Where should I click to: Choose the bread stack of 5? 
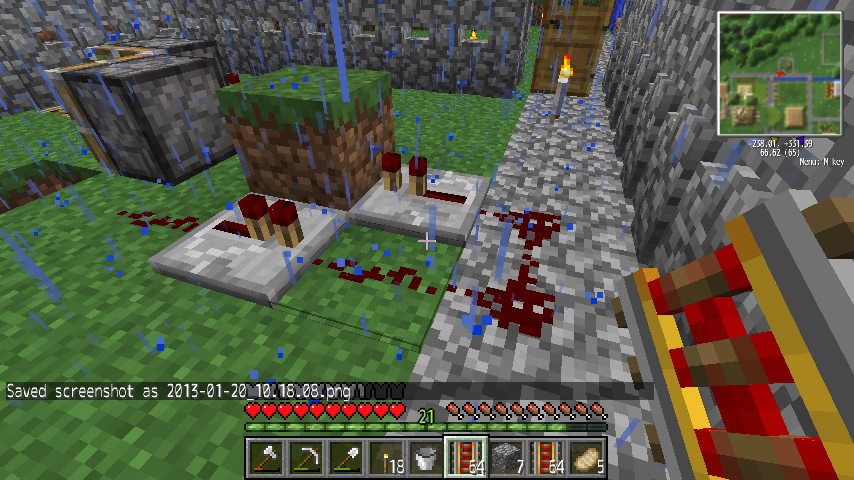pos(586,458)
